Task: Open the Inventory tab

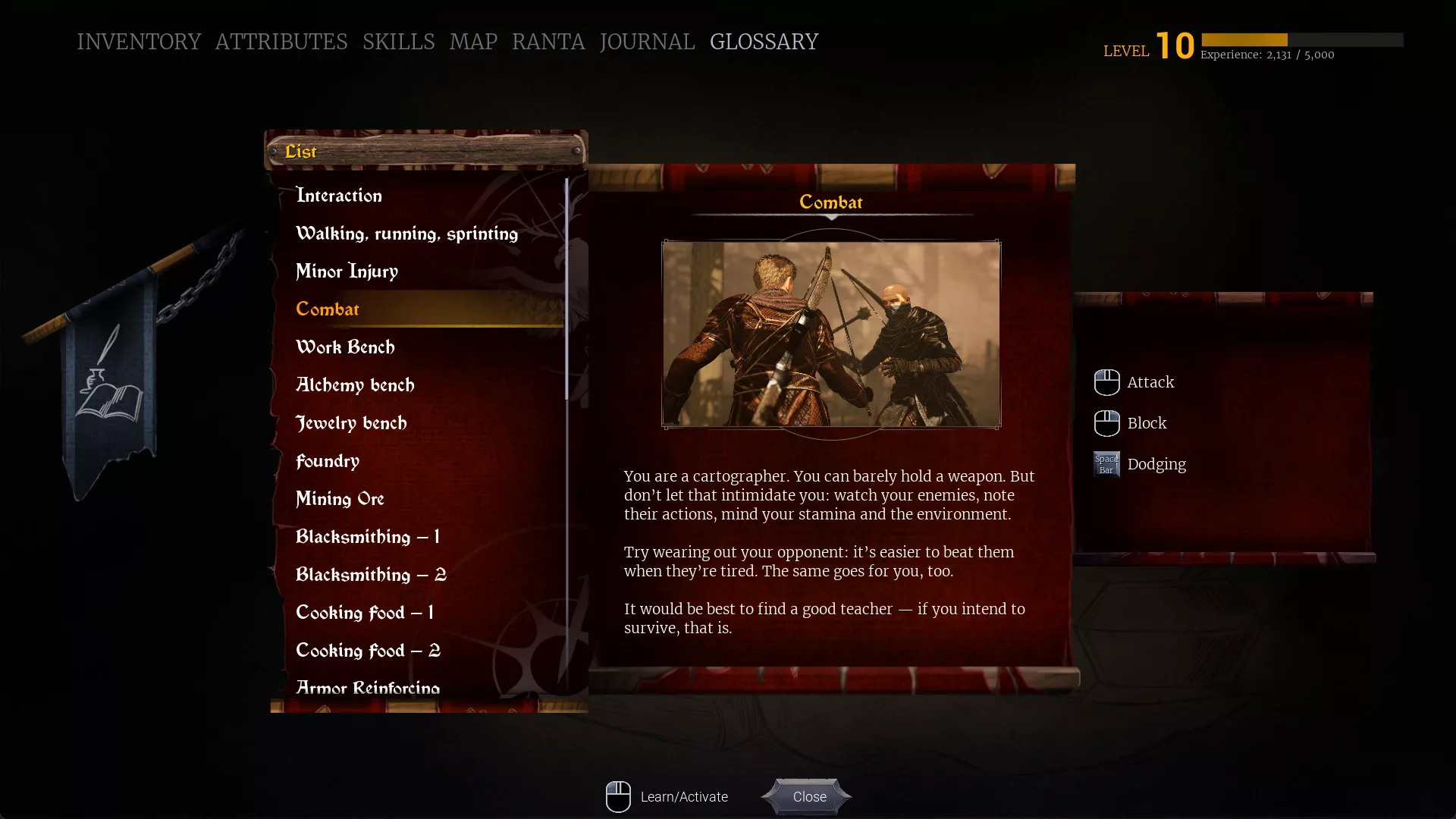Action: [139, 42]
